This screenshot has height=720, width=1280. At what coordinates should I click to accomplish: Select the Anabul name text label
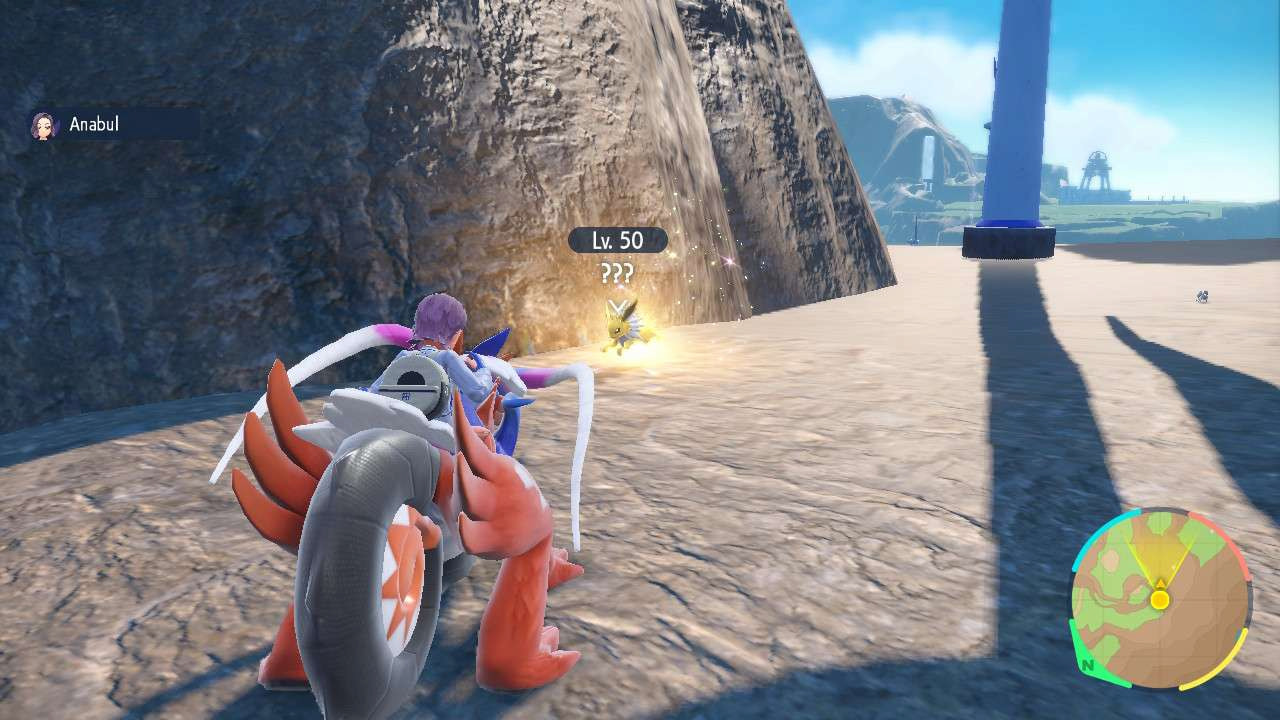click(x=93, y=124)
